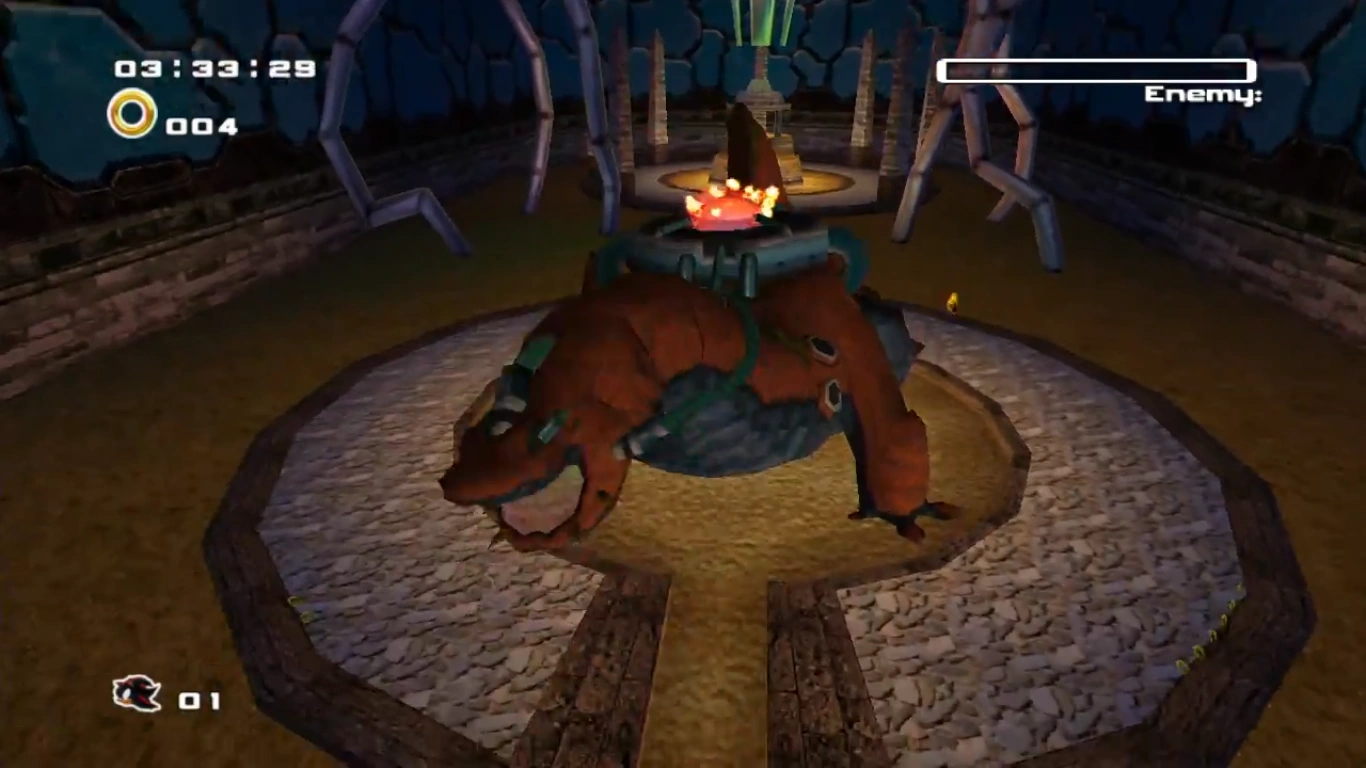Select the stone fin atop the pedestal
The height and width of the screenshot is (768, 1366).
click(746, 150)
